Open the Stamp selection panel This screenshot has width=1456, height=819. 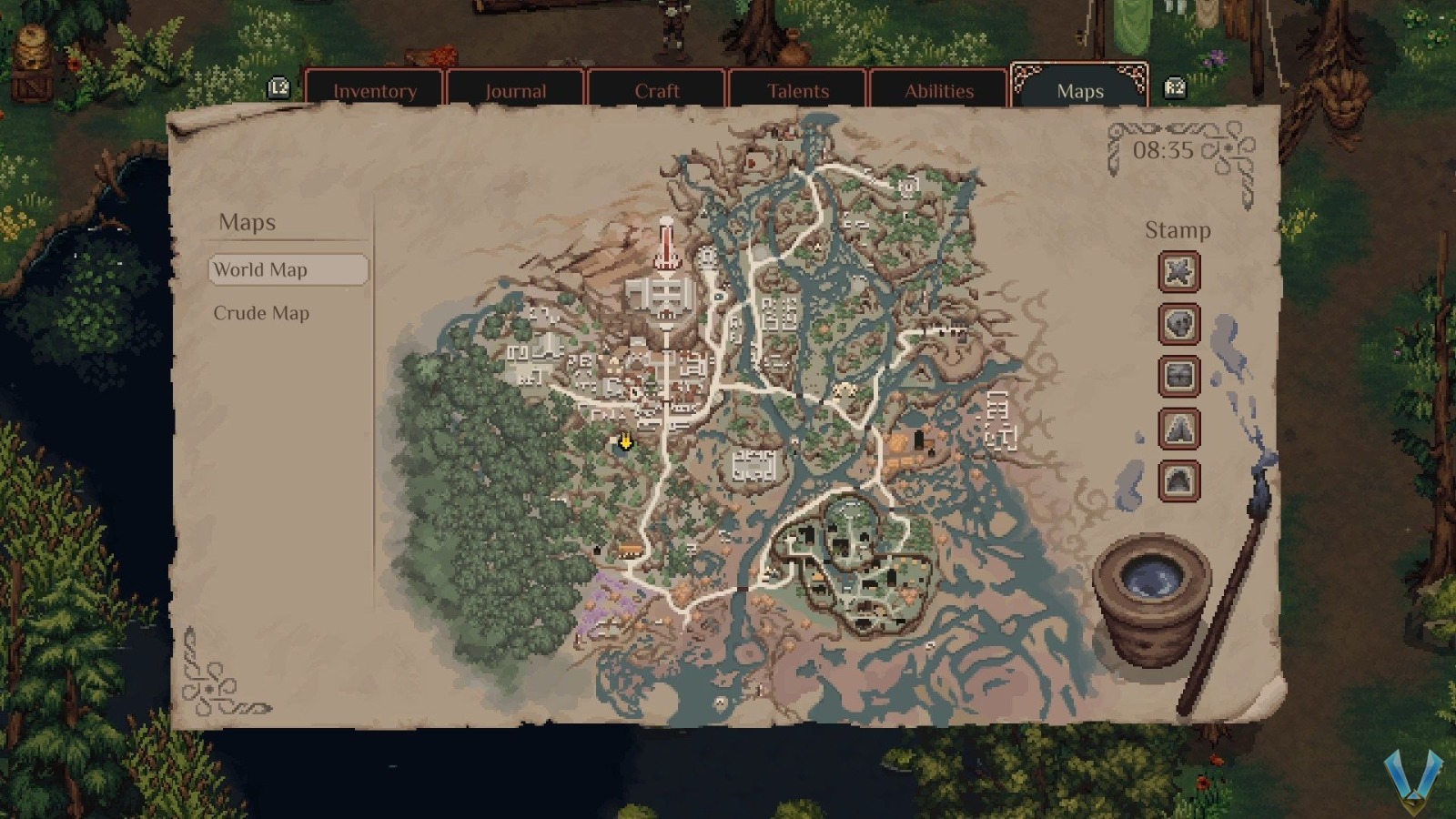(x=1179, y=229)
